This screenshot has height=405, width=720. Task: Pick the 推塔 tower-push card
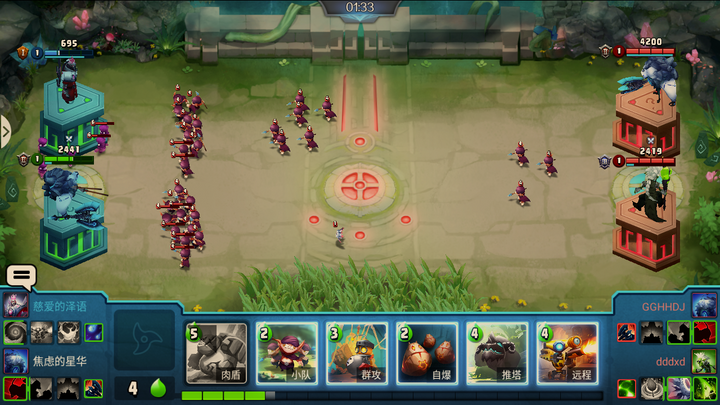pyautogui.click(x=497, y=353)
